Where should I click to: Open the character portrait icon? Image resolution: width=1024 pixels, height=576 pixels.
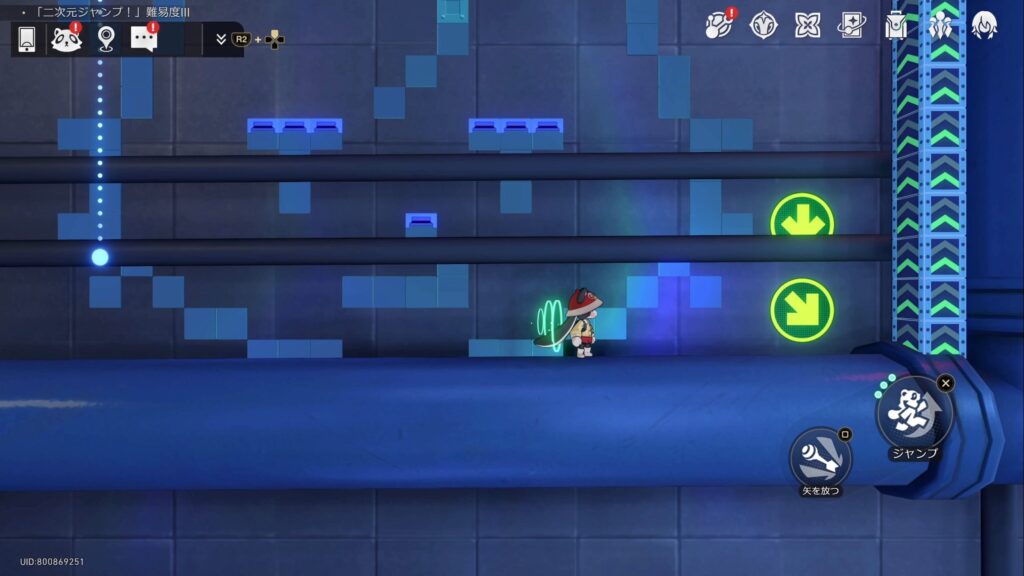(984, 26)
